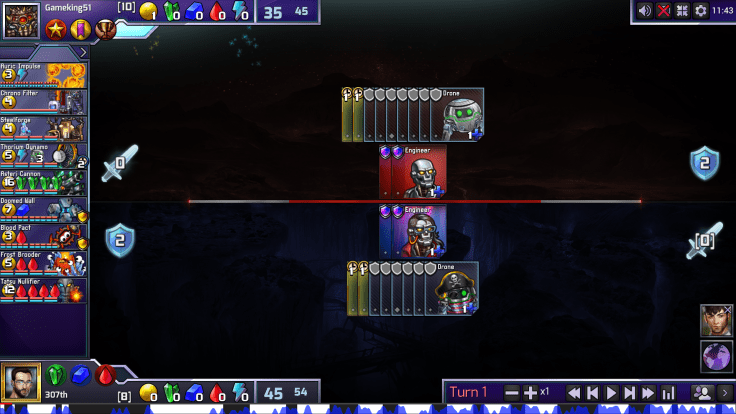This screenshot has width=736, height=414.
Task: Rewind the replay with double-left arrows
Action: 574,393
